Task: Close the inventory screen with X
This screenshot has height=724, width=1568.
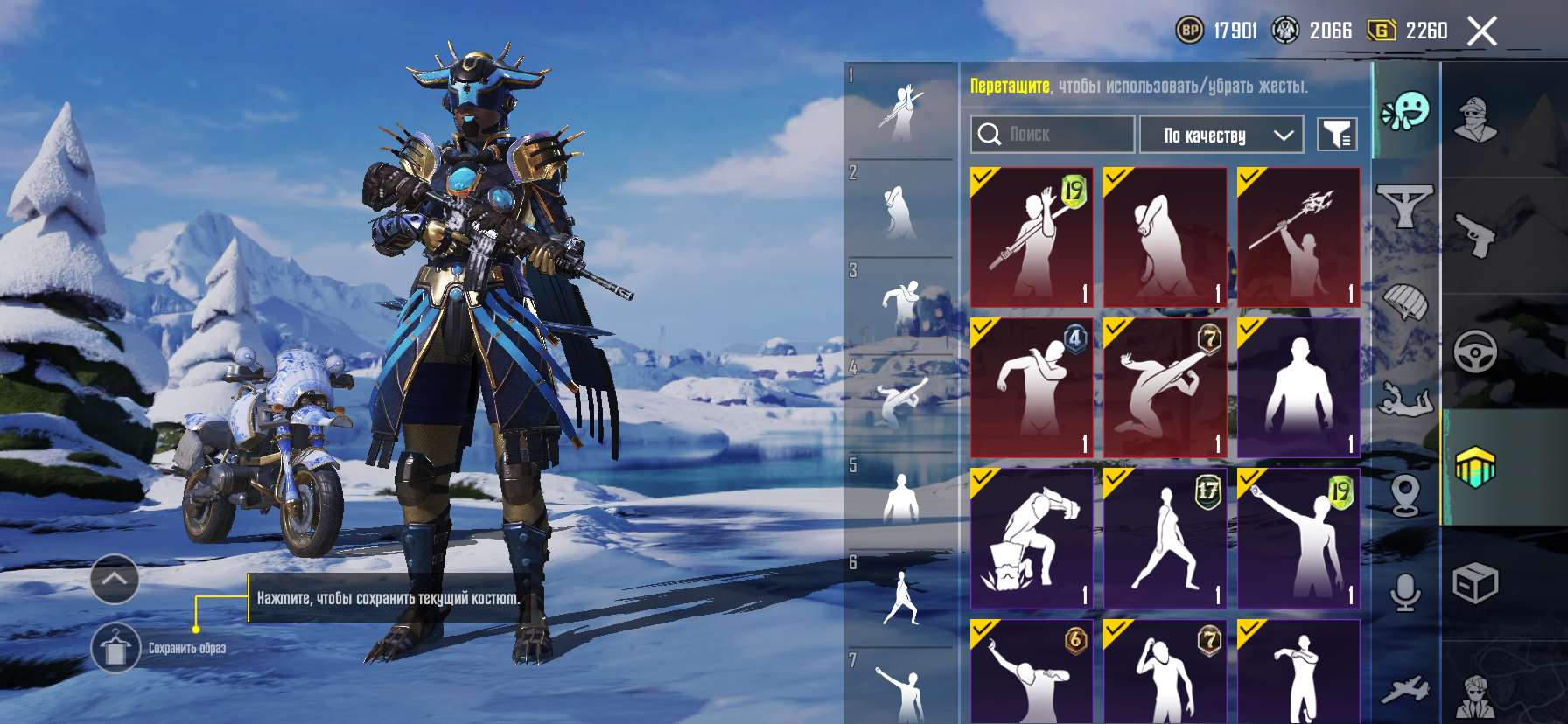Action: [x=1481, y=31]
